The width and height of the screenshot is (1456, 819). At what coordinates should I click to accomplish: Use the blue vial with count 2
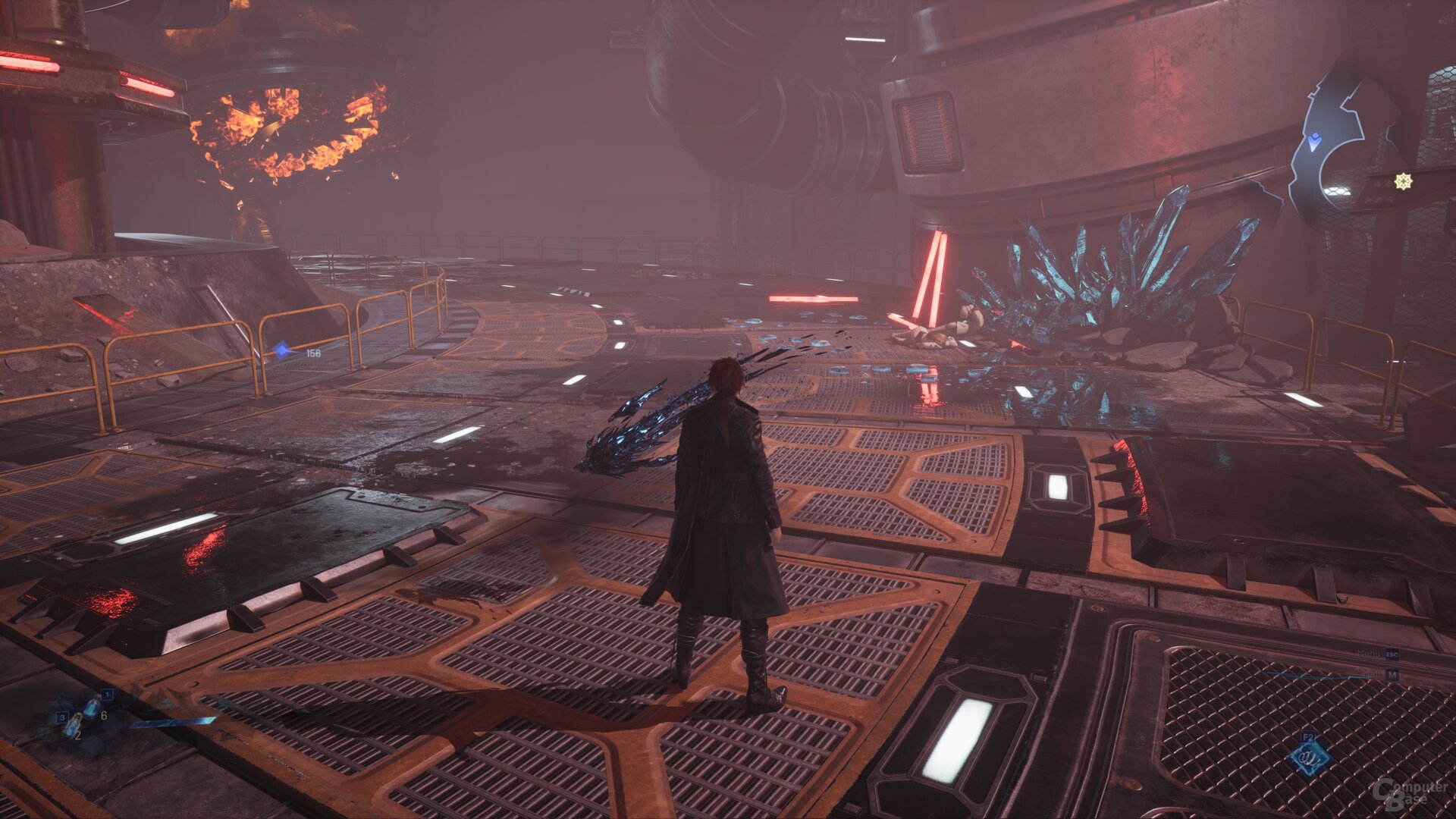73,726
